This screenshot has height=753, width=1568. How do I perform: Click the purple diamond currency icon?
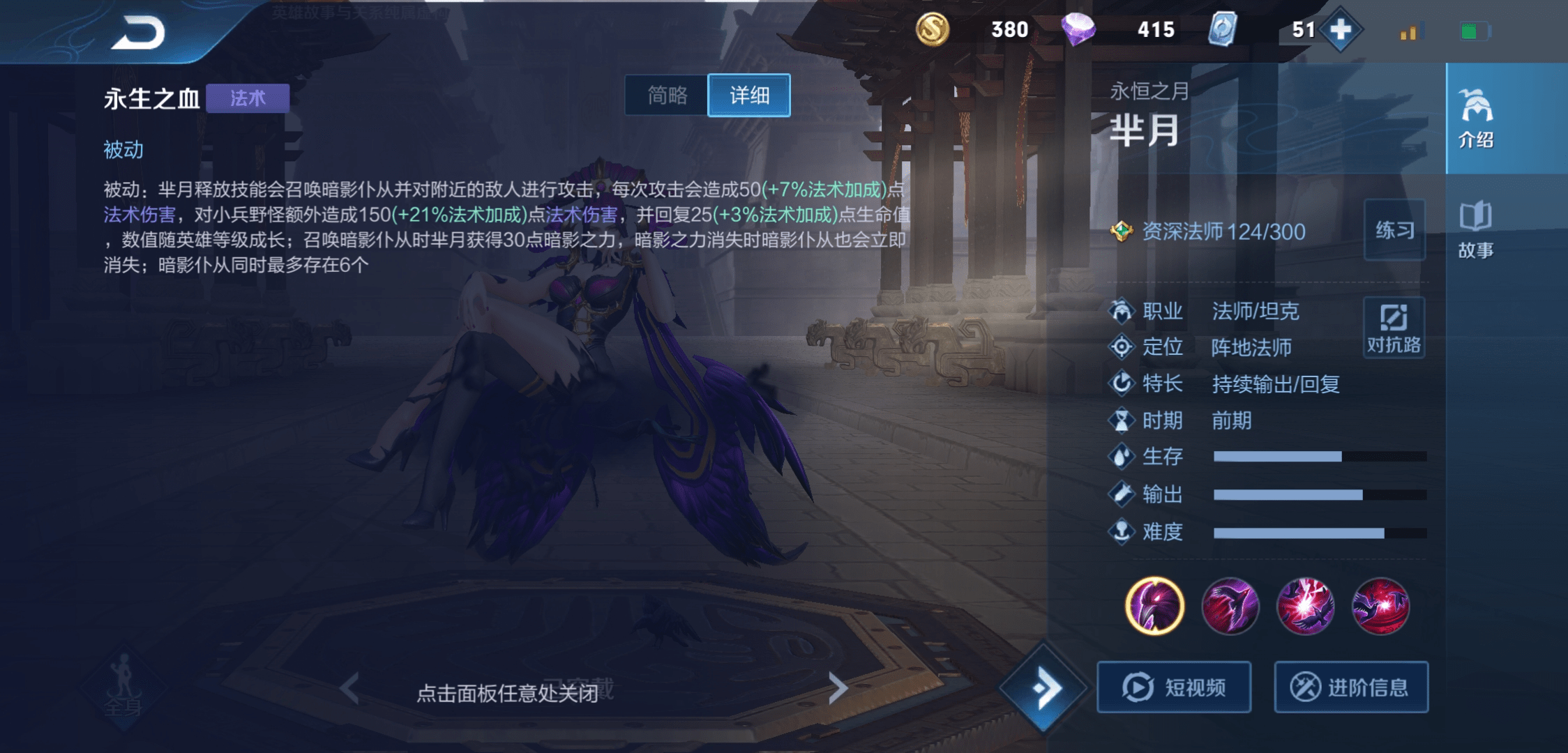coord(1080,29)
